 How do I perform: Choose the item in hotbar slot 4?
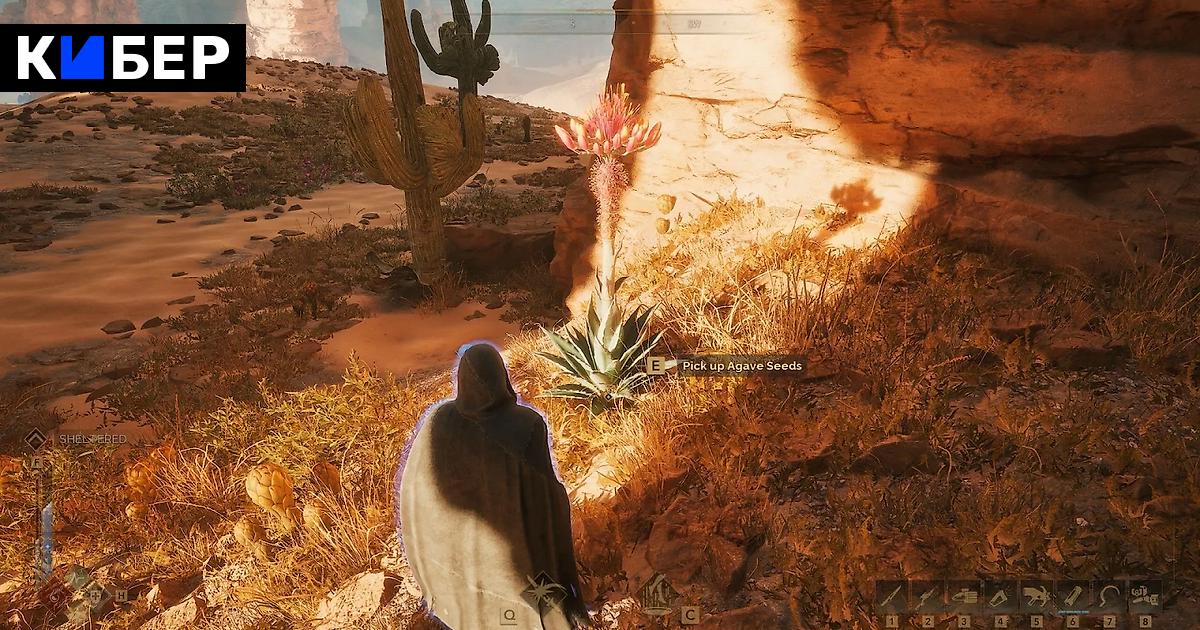[999, 596]
